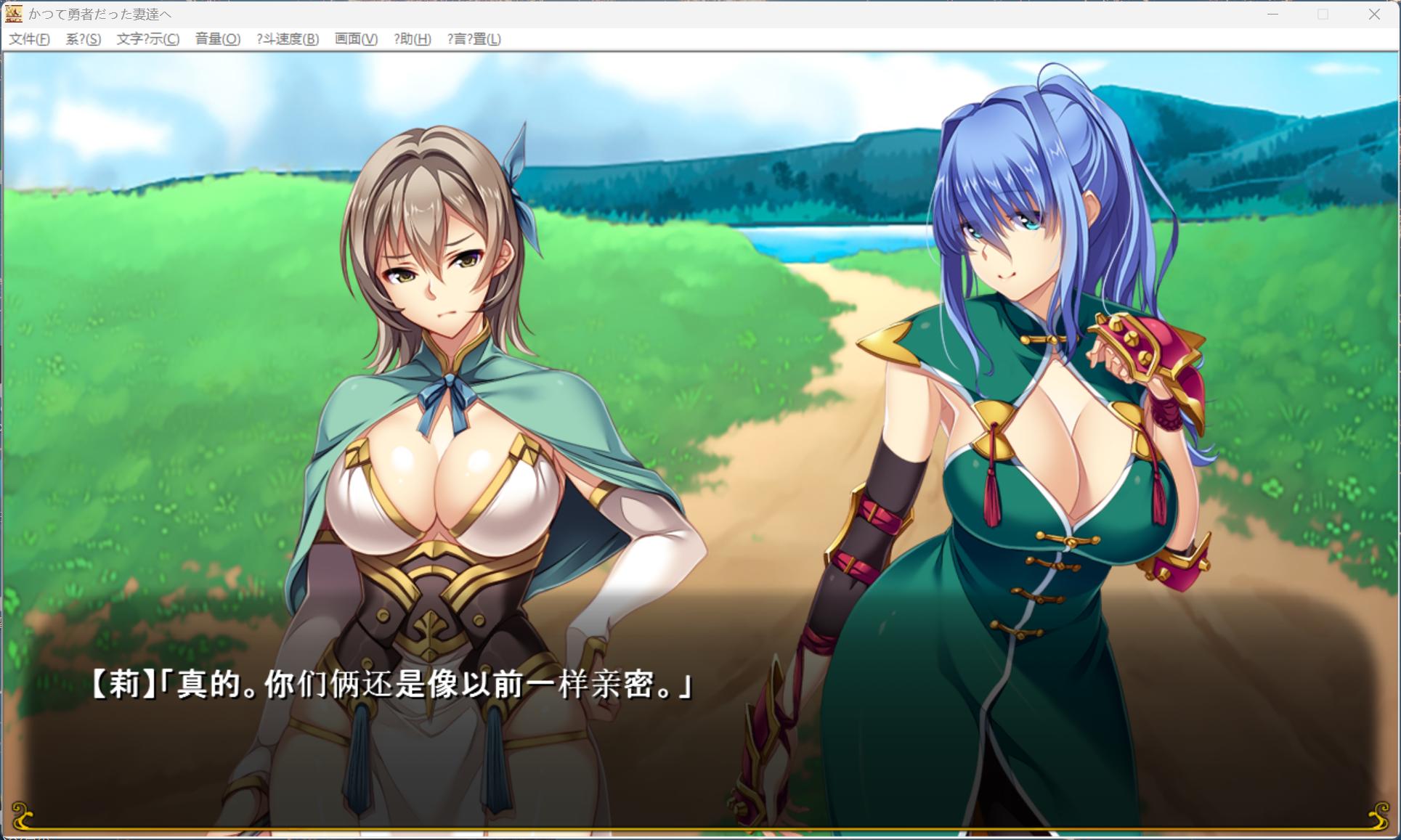The width and height of the screenshot is (1401, 840).
Task: Open the 语言设置(L) language menu
Action: point(474,40)
